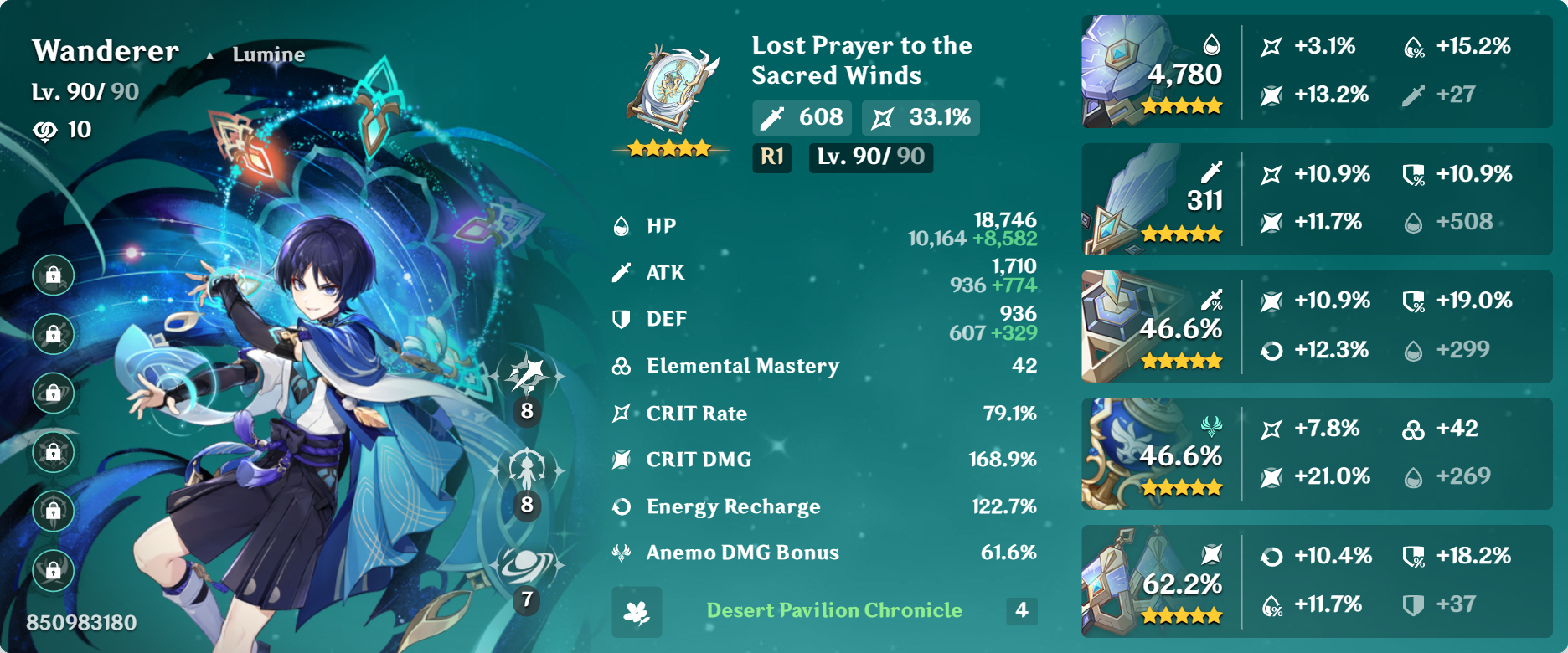Click the Anemo DMG Bonus icon
1568x653 pixels.
[623, 552]
